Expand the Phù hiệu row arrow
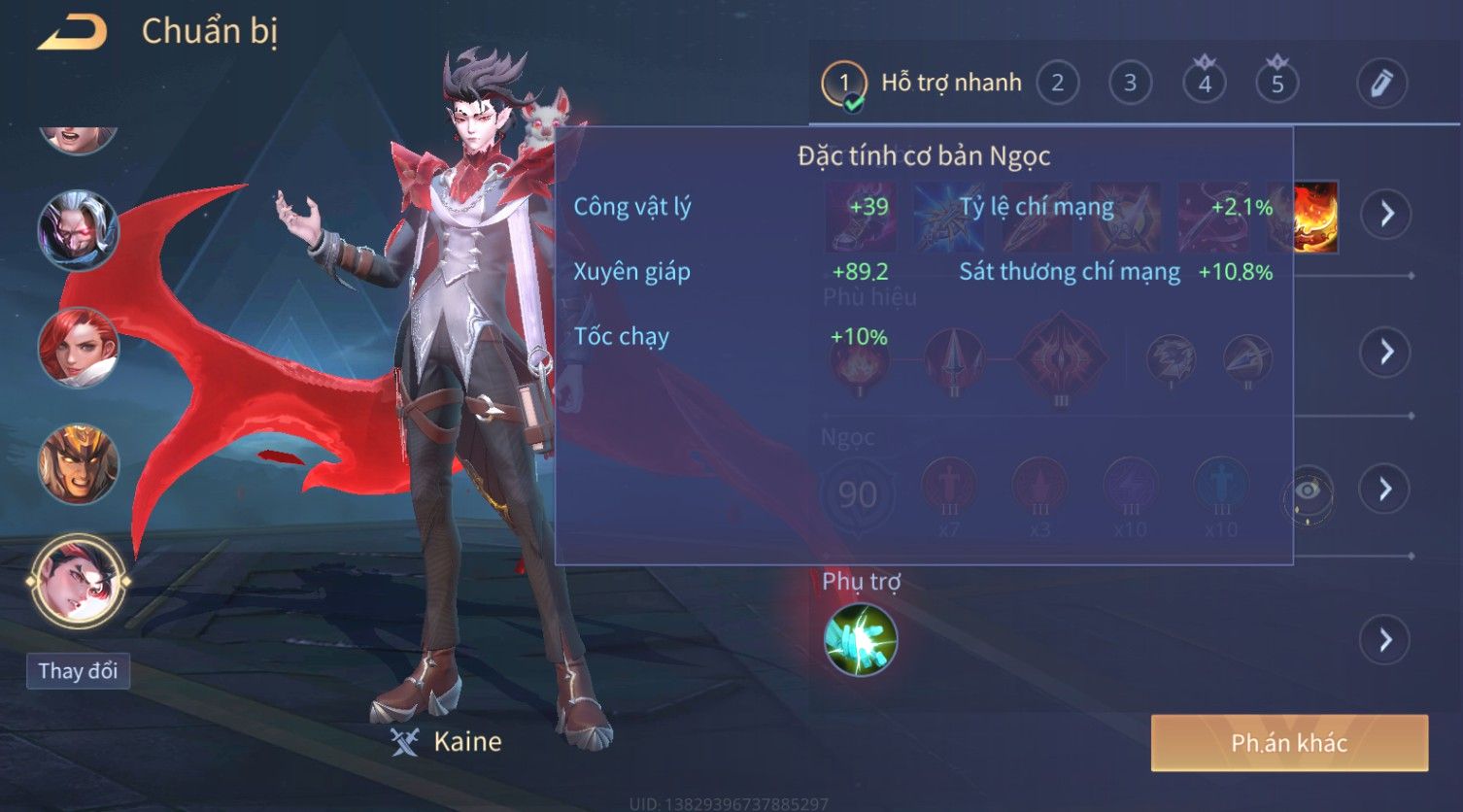1463x812 pixels. tap(1386, 352)
